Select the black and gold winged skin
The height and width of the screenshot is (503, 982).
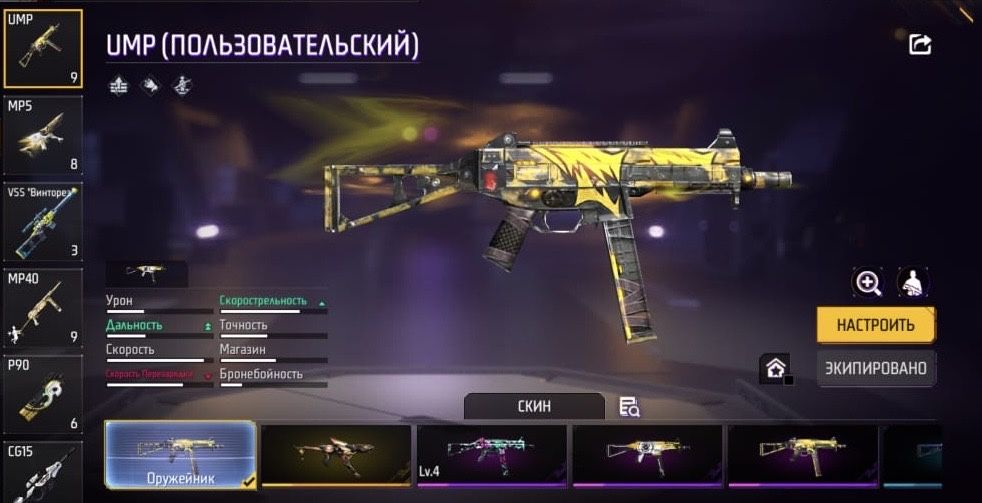[336, 455]
